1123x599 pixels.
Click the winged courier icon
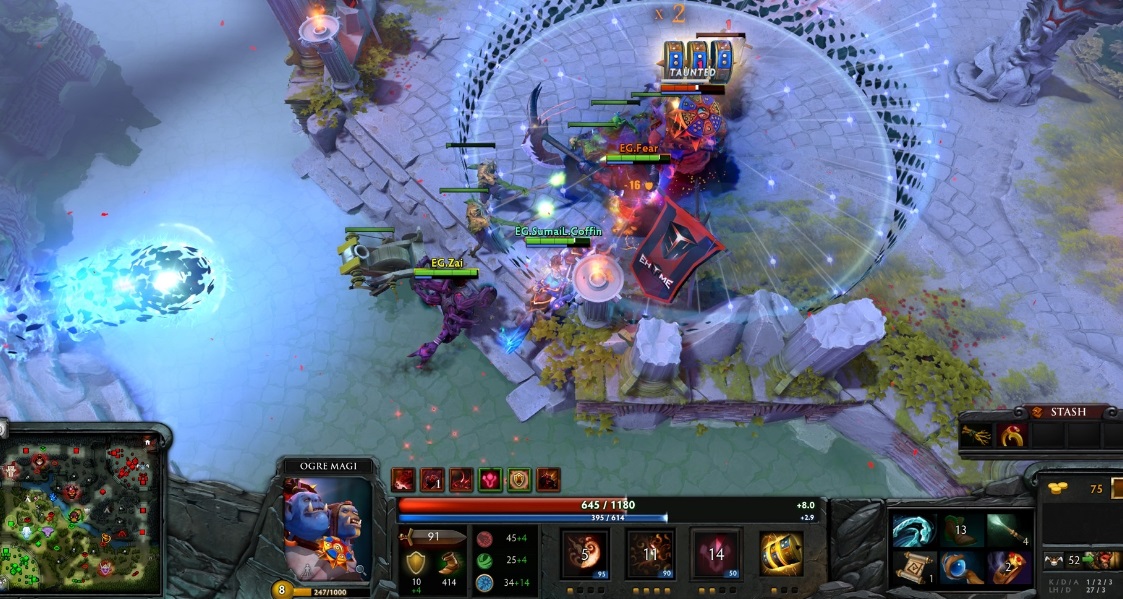[1051, 561]
